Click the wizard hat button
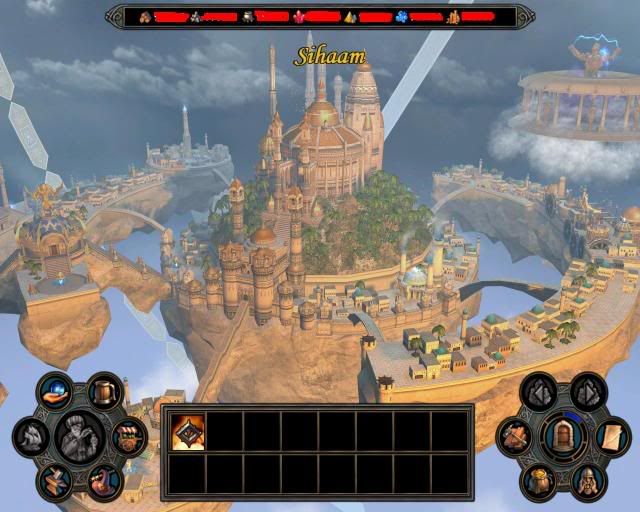 coord(103,482)
